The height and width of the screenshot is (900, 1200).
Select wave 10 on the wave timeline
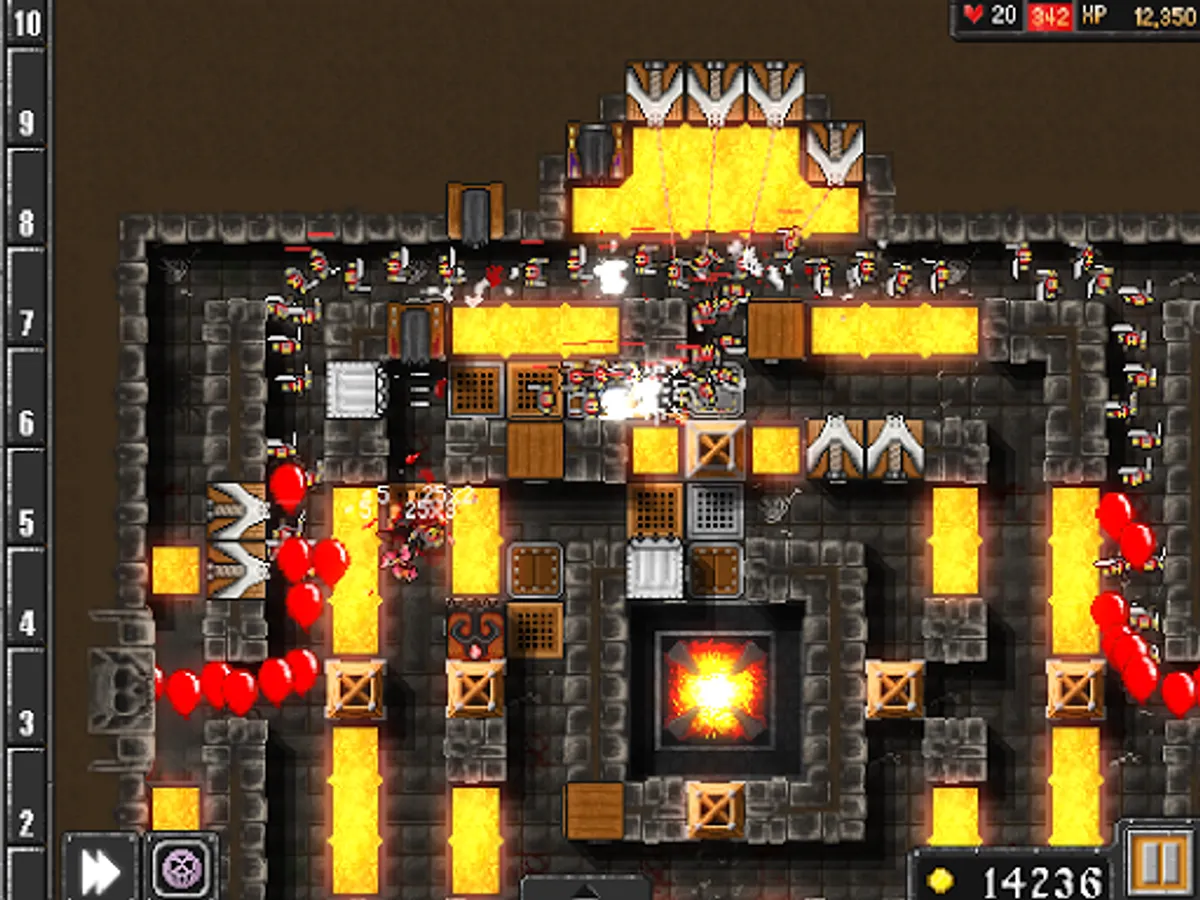(26, 22)
